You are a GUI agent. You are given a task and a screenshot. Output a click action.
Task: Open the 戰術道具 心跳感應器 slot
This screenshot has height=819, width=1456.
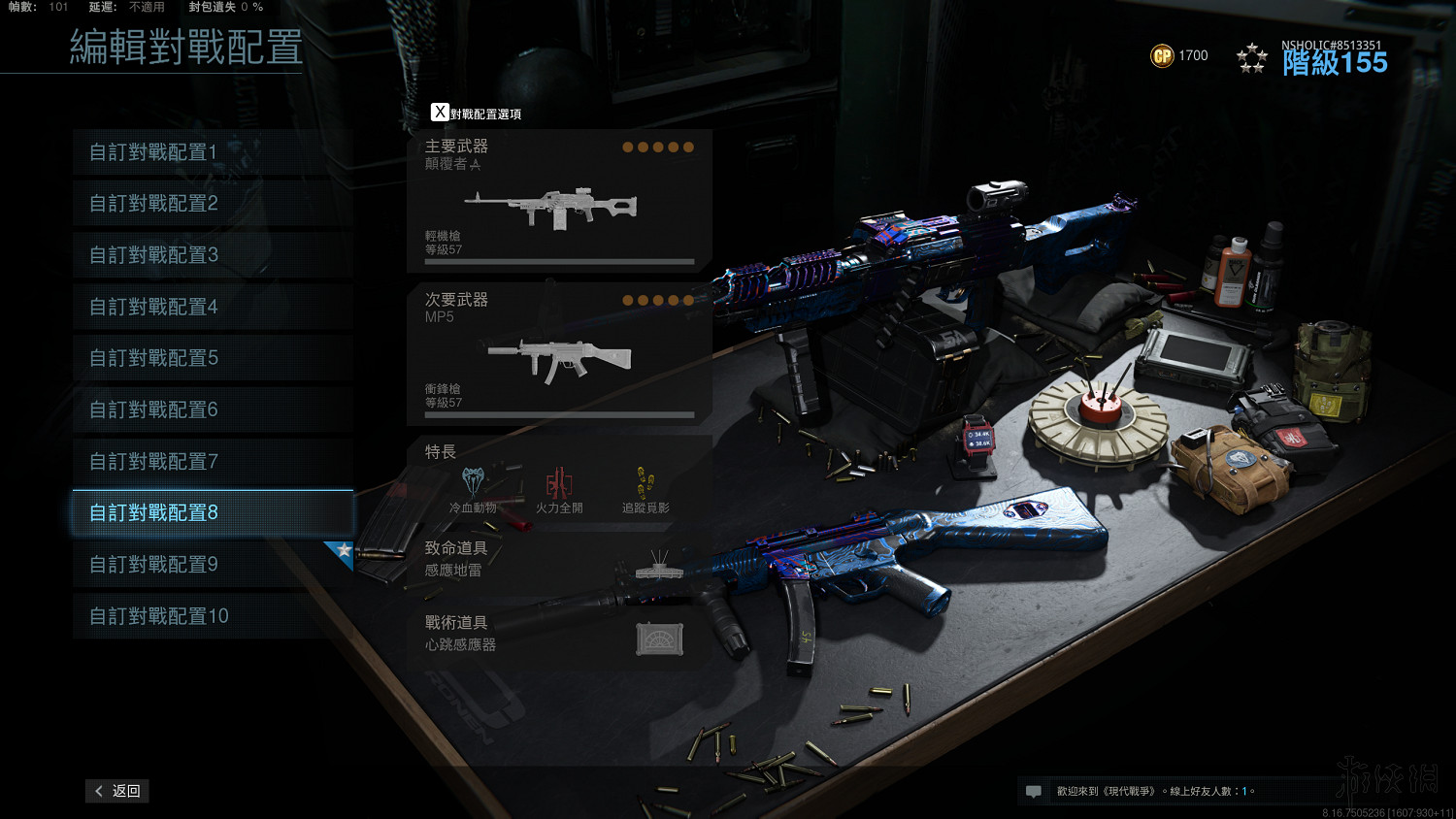point(559,635)
